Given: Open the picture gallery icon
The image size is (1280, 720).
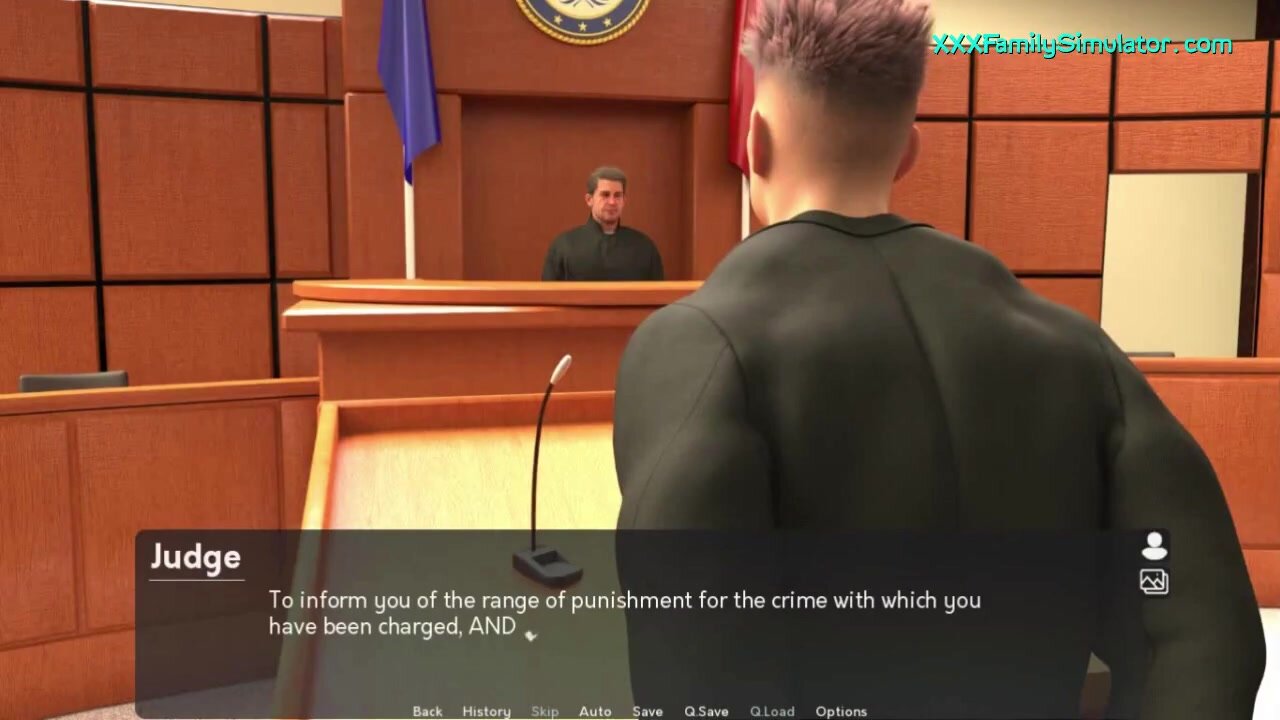Looking at the screenshot, I should 1154,581.
